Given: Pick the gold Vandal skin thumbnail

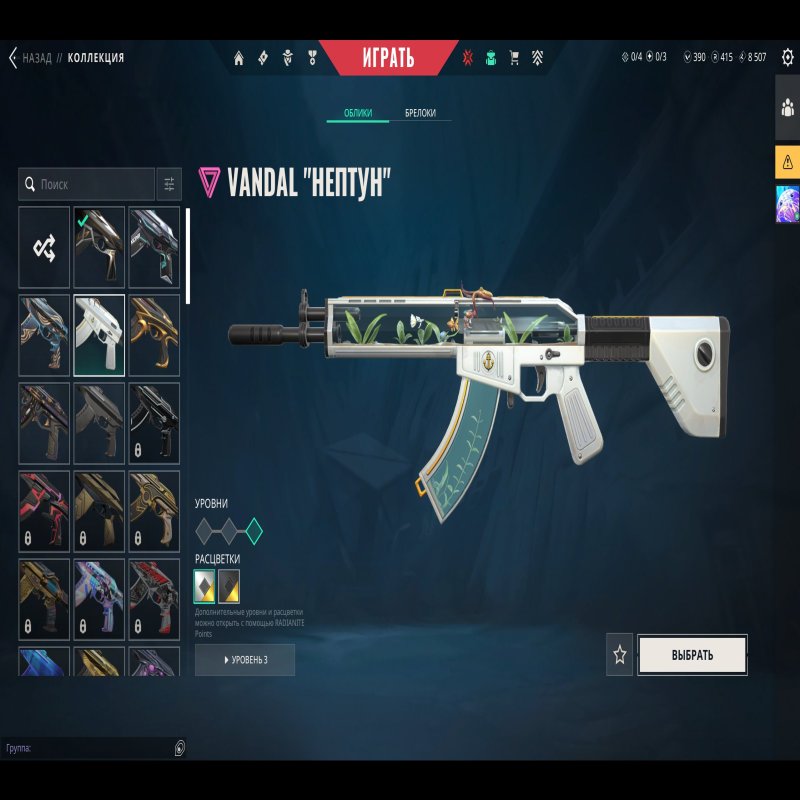Looking at the screenshot, I should 154,335.
